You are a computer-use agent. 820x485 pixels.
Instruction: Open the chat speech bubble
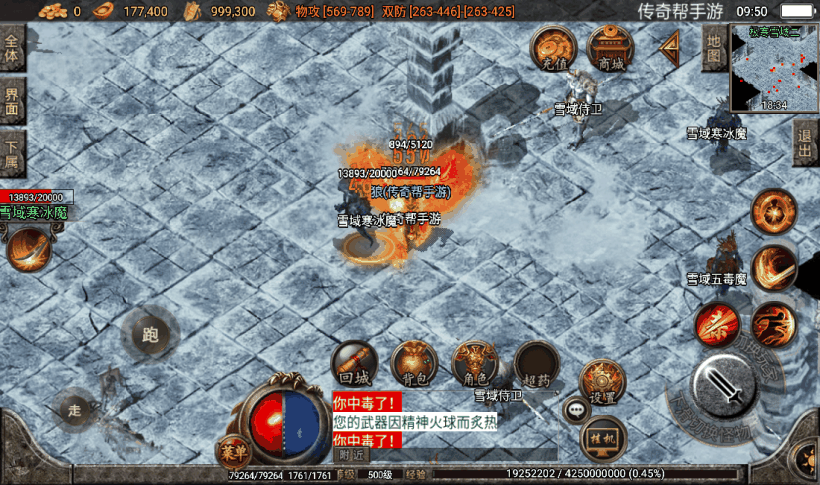tap(576, 408)
